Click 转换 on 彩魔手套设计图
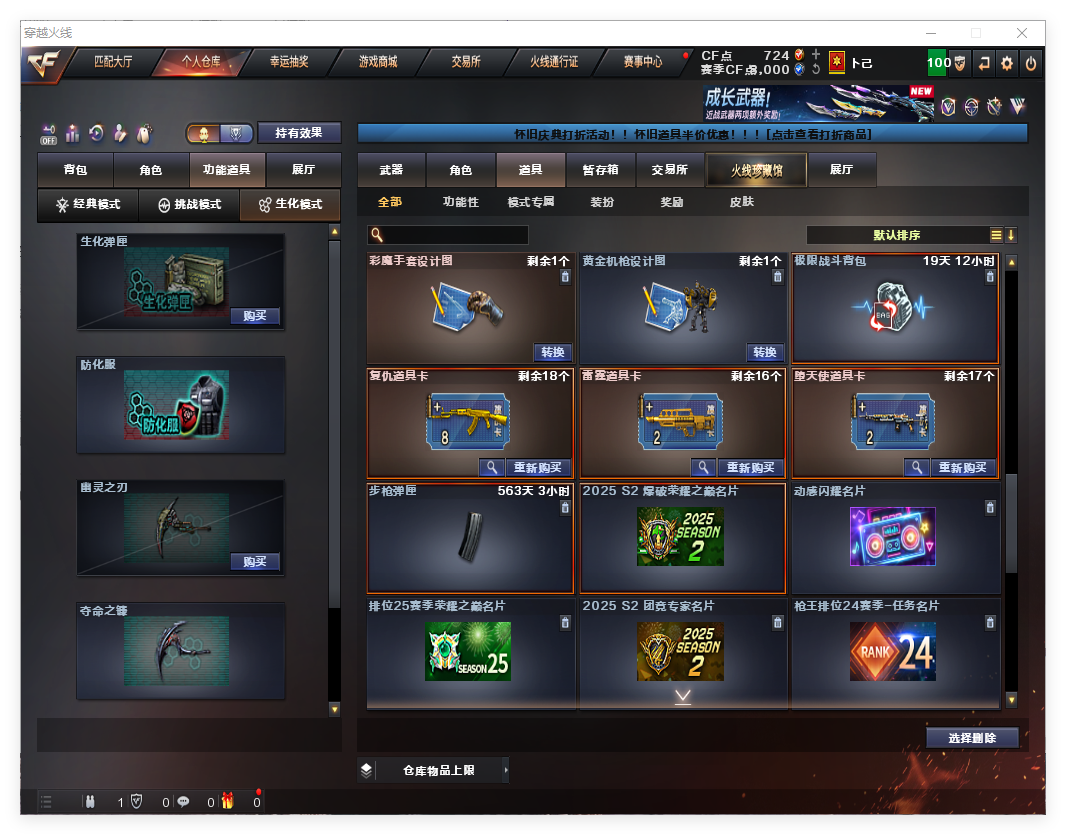Viewport: 1066px width, 835px height. [x=553, y=352]
